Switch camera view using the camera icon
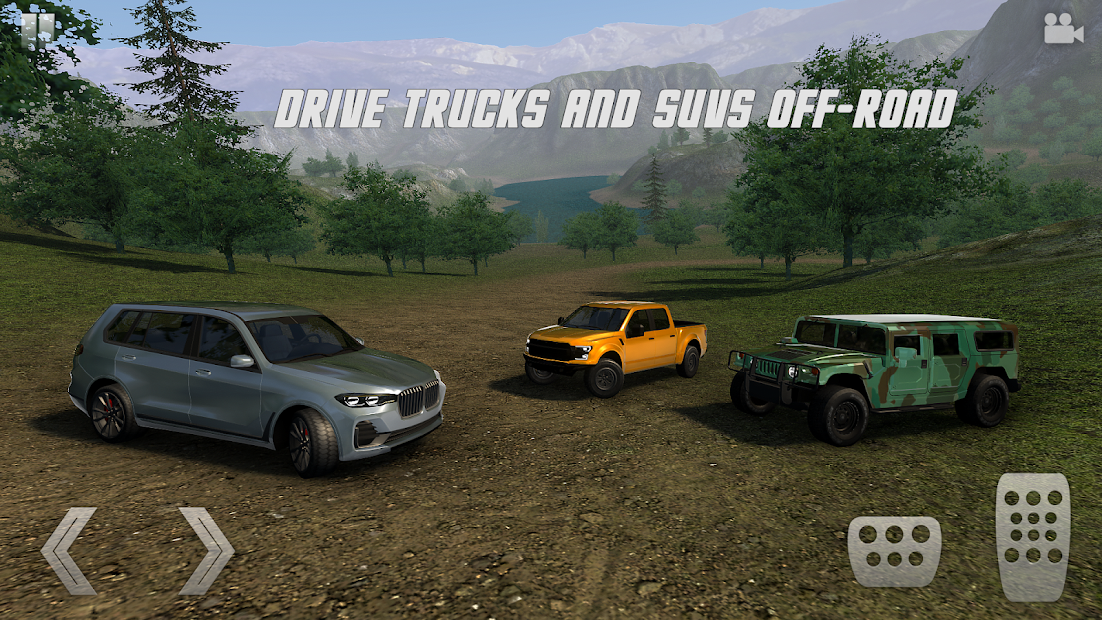The width and height of the screenshot is (1102, 620). coord(1063,29)
